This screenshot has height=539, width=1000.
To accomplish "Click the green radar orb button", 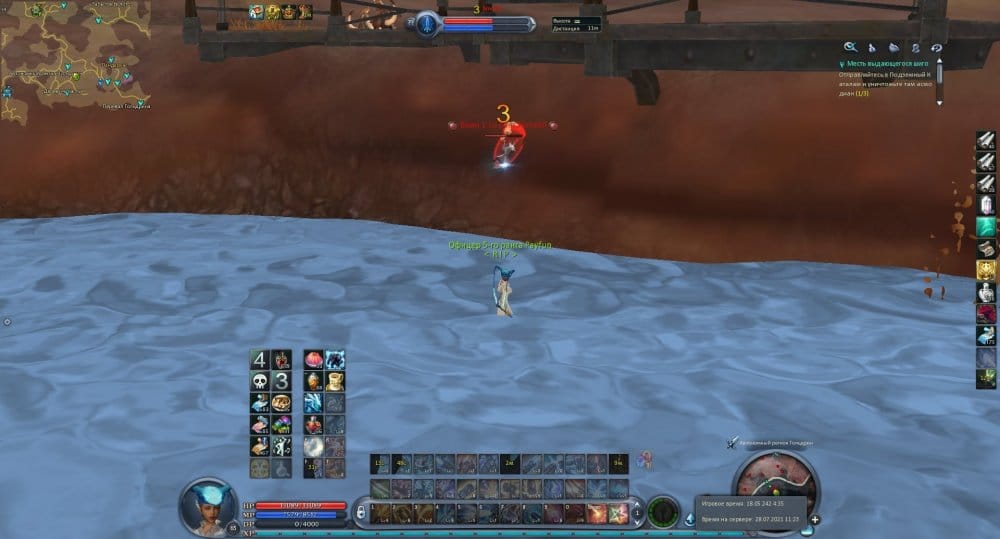I will pos(663,512).
